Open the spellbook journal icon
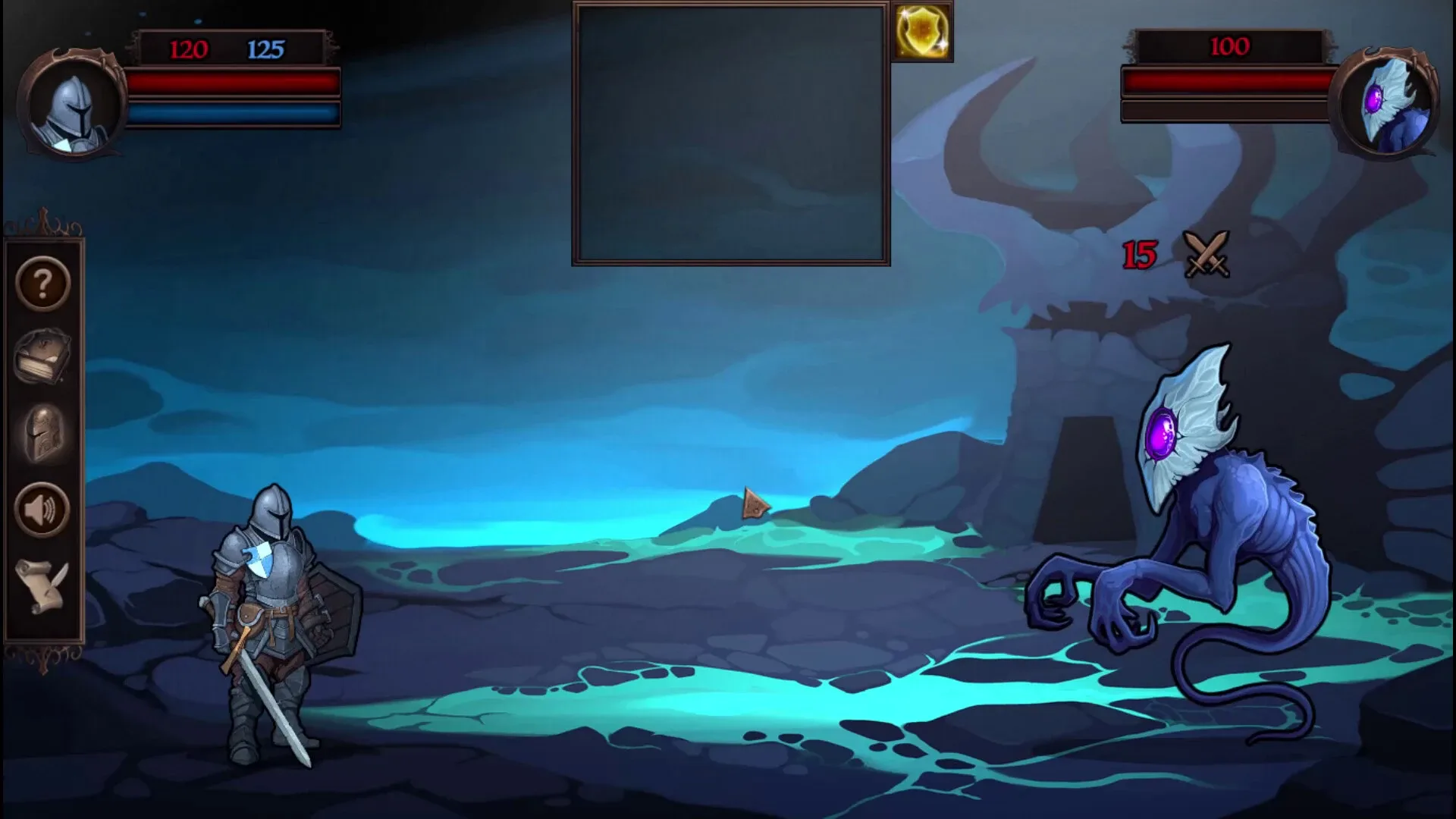Screen dimensions: 1456x819 [42, 356]
